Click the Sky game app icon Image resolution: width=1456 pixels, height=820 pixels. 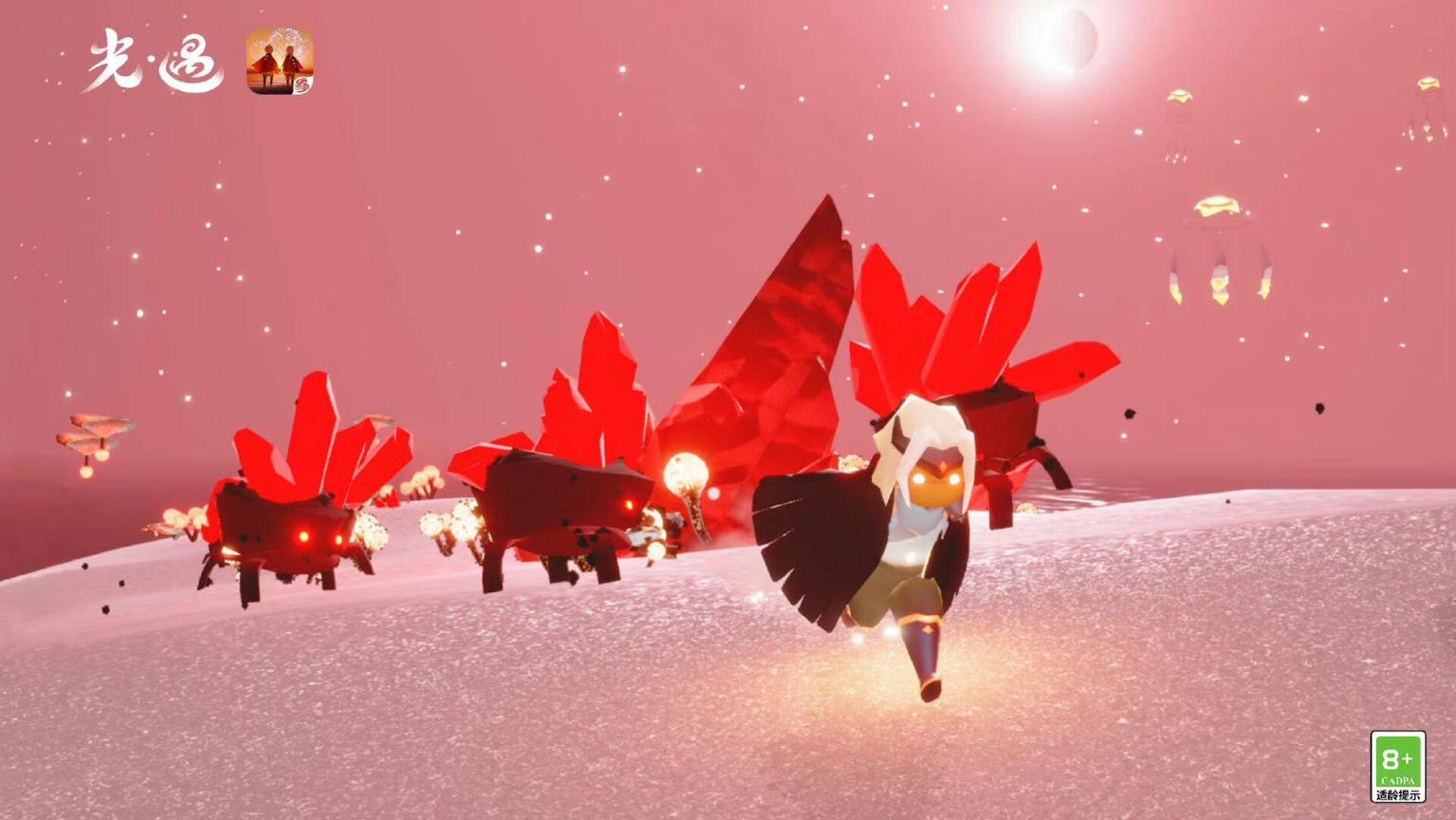pyautogui.click(x=280, y=62)
